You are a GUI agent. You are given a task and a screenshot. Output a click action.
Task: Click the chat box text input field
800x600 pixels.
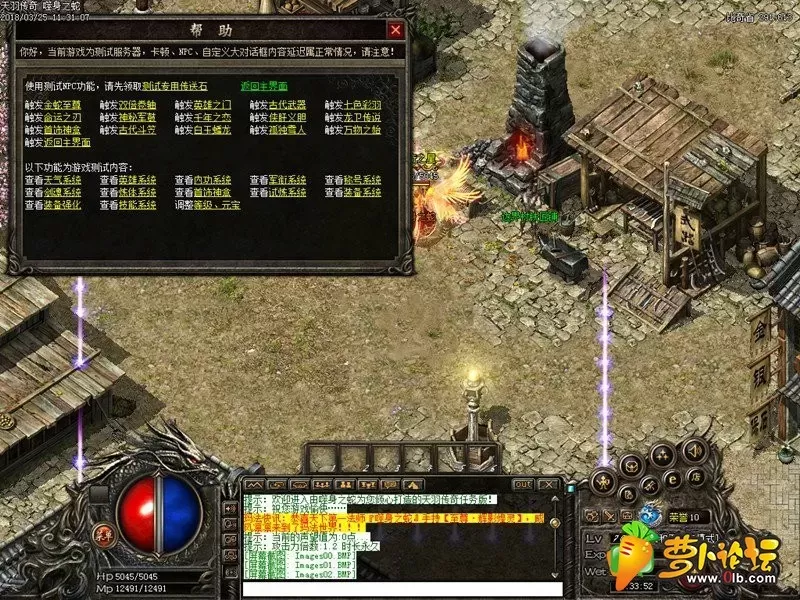coord(400,589)
